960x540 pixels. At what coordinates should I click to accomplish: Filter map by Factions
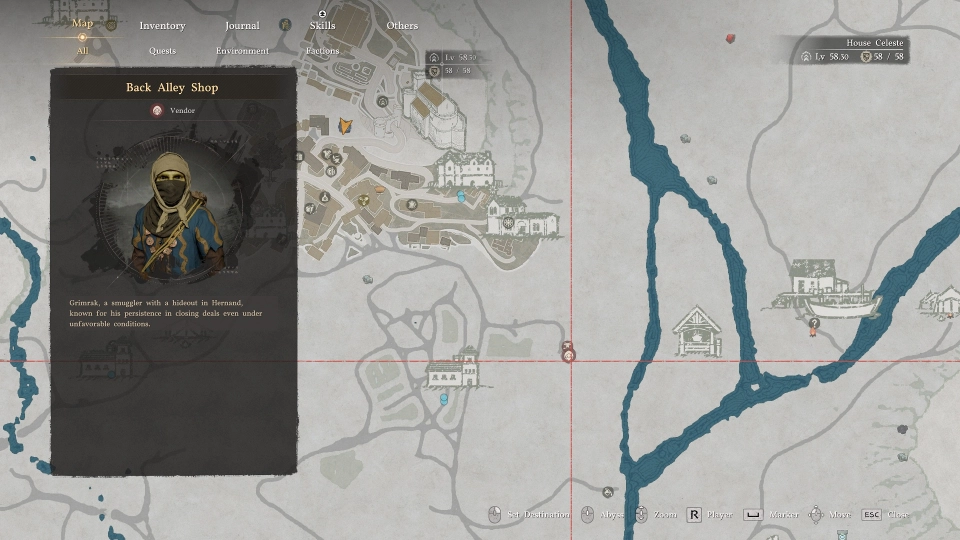(x=322, y=50)
